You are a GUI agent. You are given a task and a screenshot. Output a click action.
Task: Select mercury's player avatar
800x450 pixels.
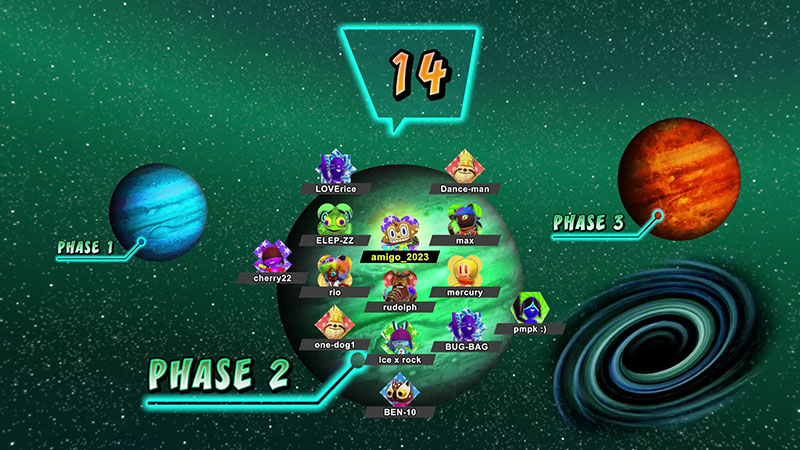[x=463, y=272]
